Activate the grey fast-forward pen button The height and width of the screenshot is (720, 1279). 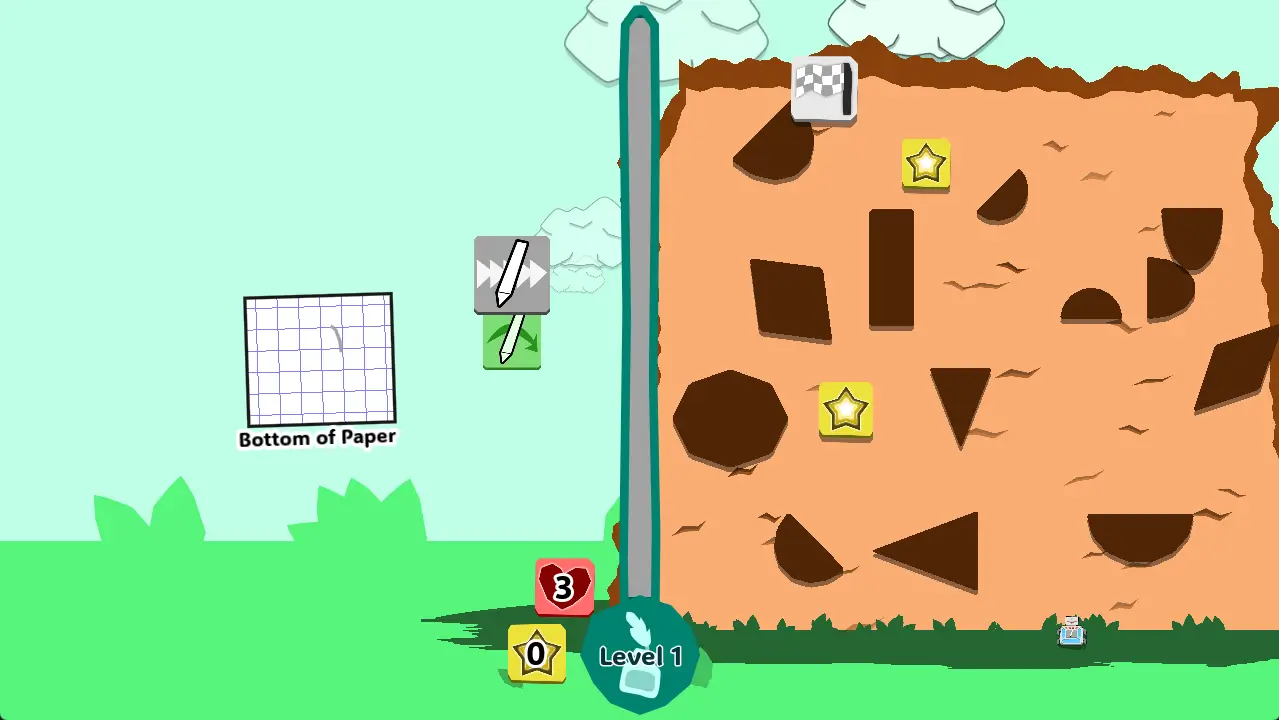511,274
